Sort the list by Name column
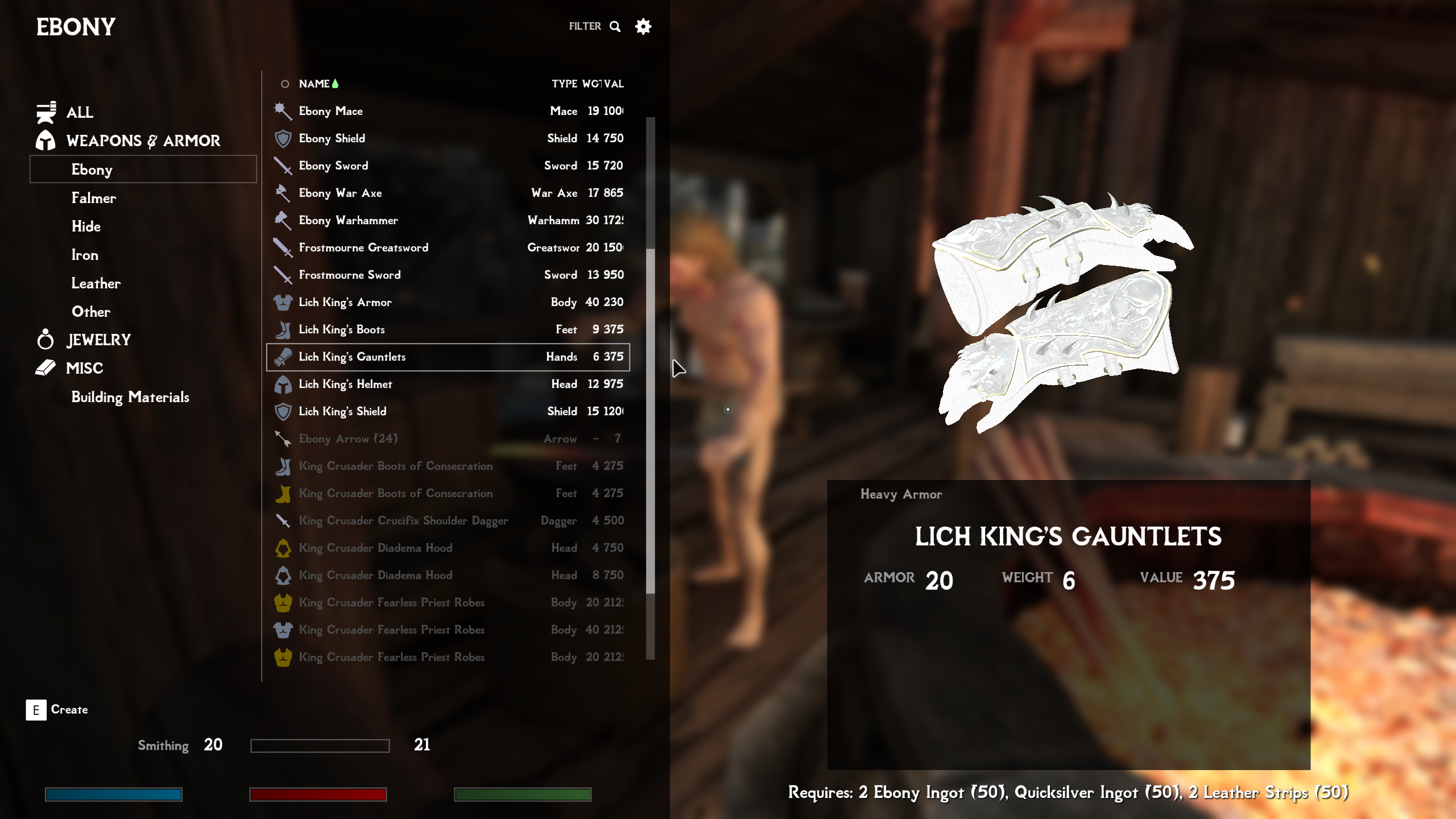 pyautogui.click(x=314, y=84)
